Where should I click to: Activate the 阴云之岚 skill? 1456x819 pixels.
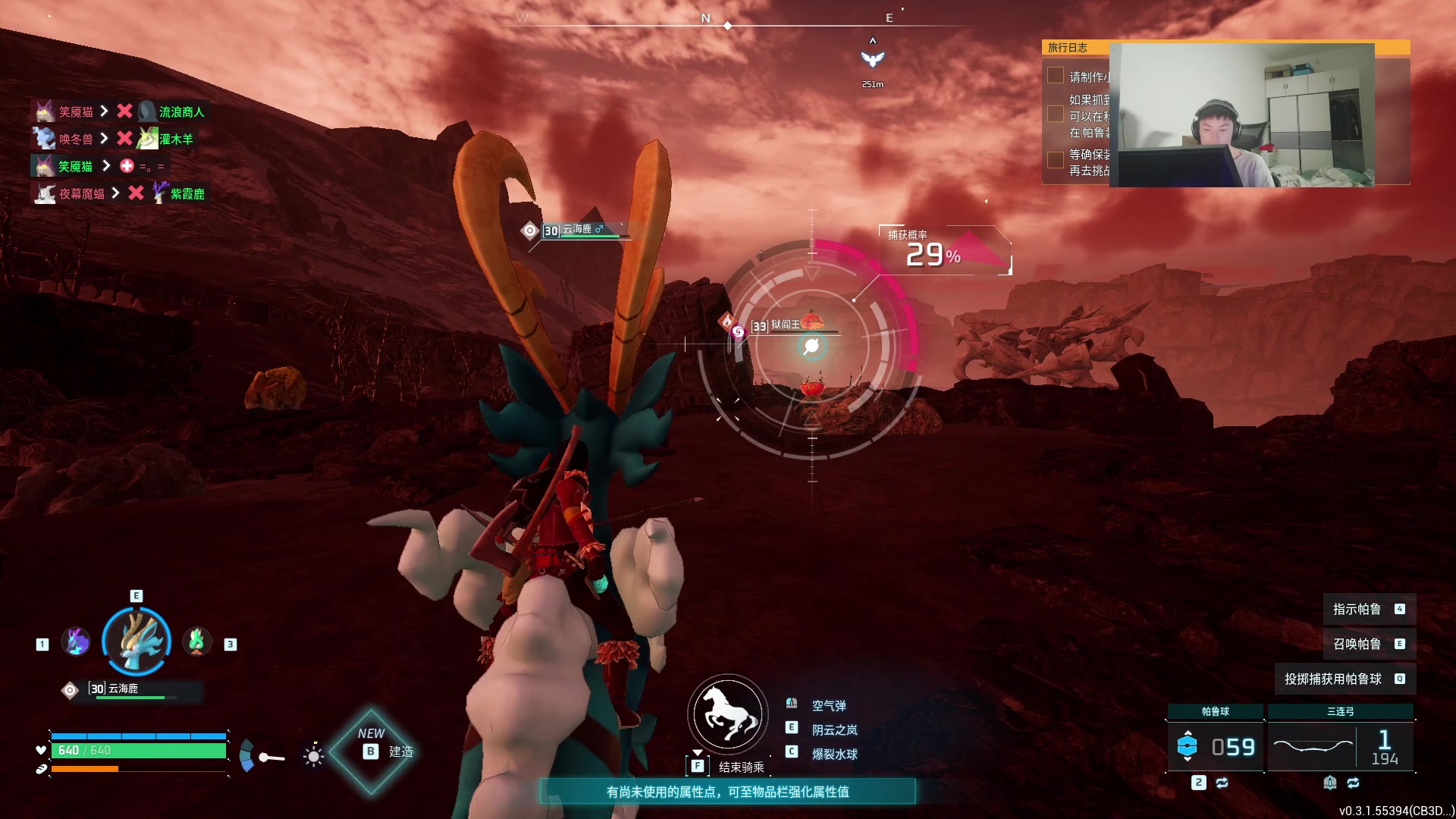[x=834, y=730]
